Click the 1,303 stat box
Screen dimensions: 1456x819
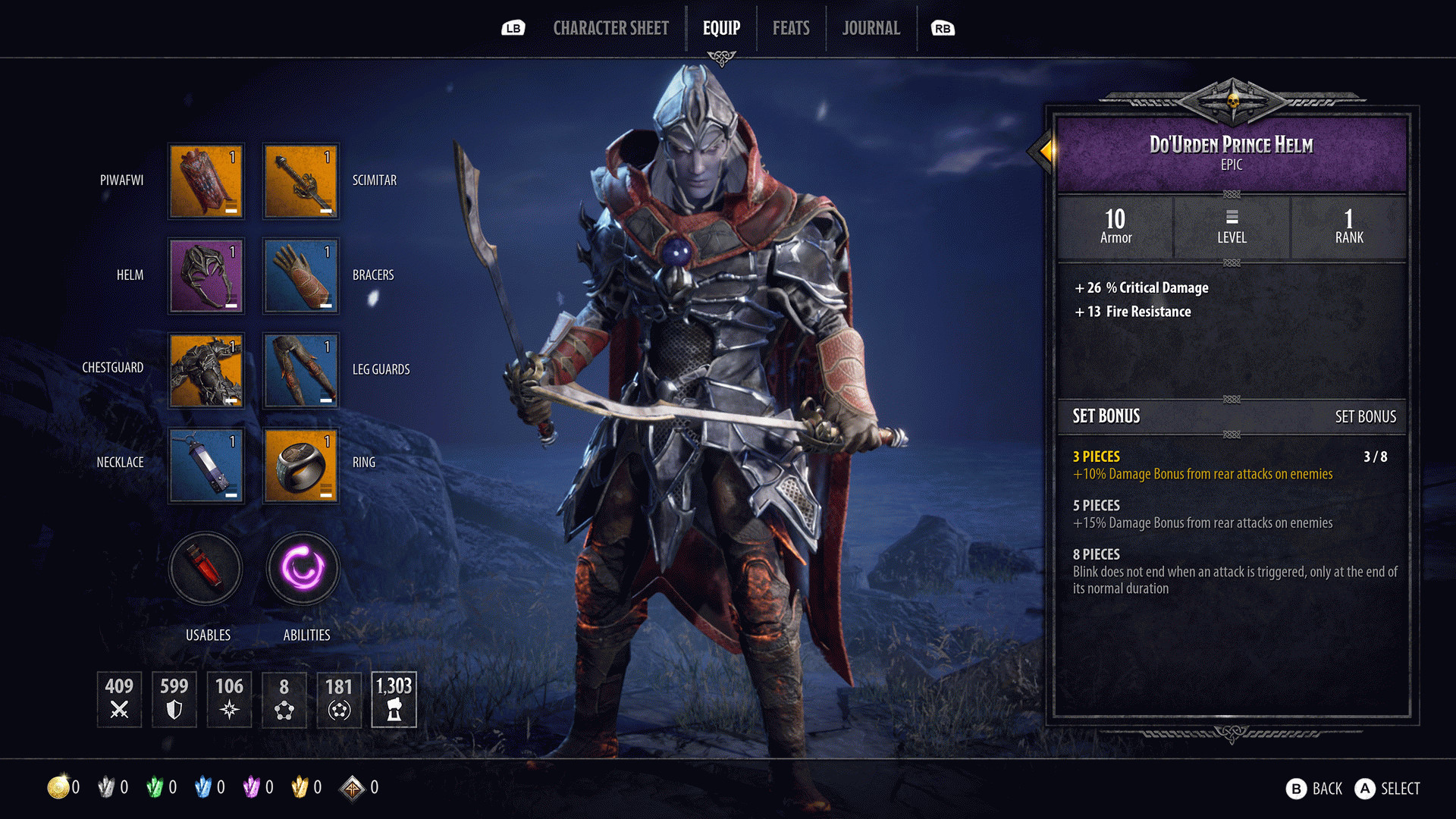(394, 699)
